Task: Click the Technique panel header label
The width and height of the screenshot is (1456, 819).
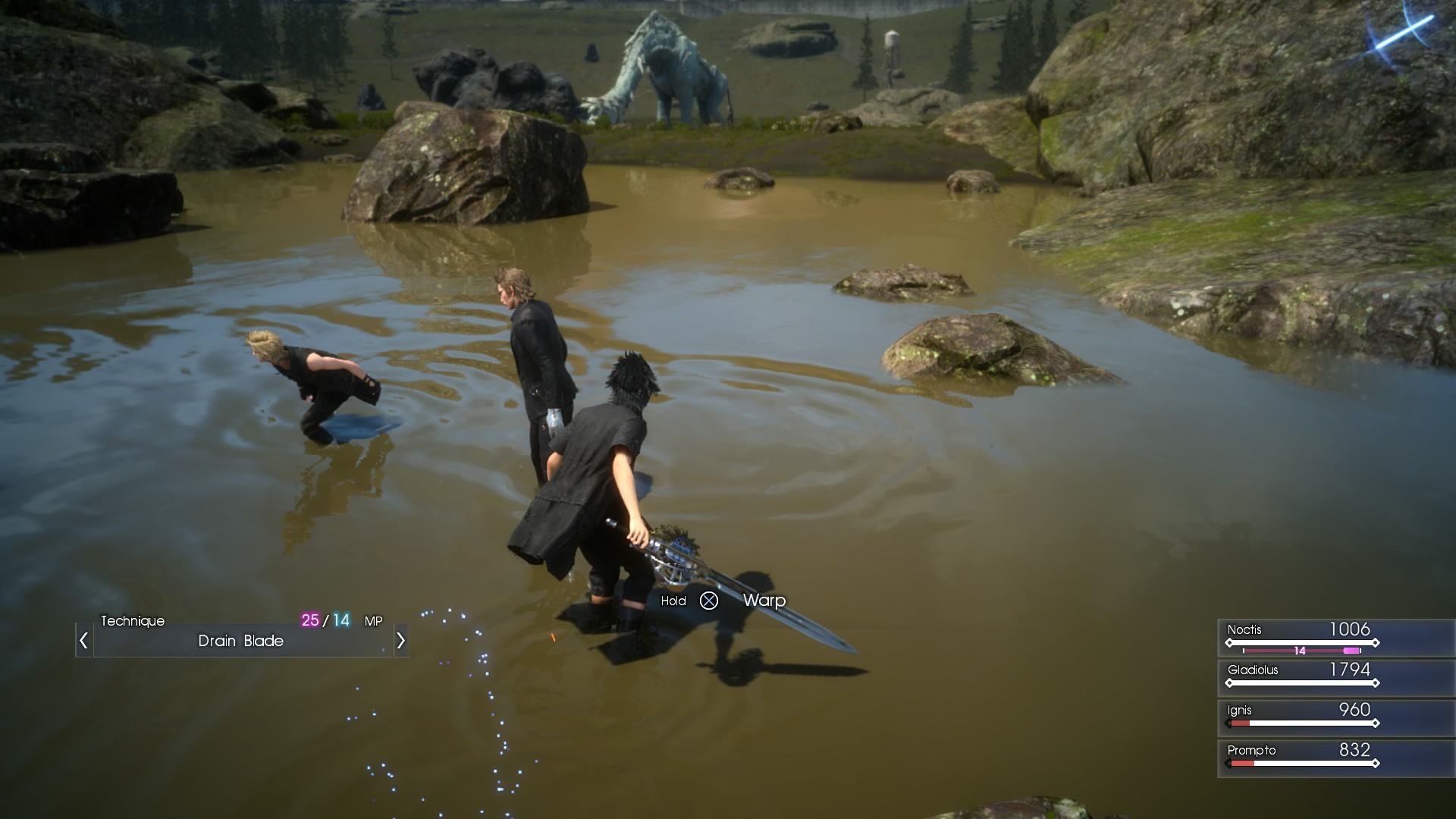Action: pos(133,620)
